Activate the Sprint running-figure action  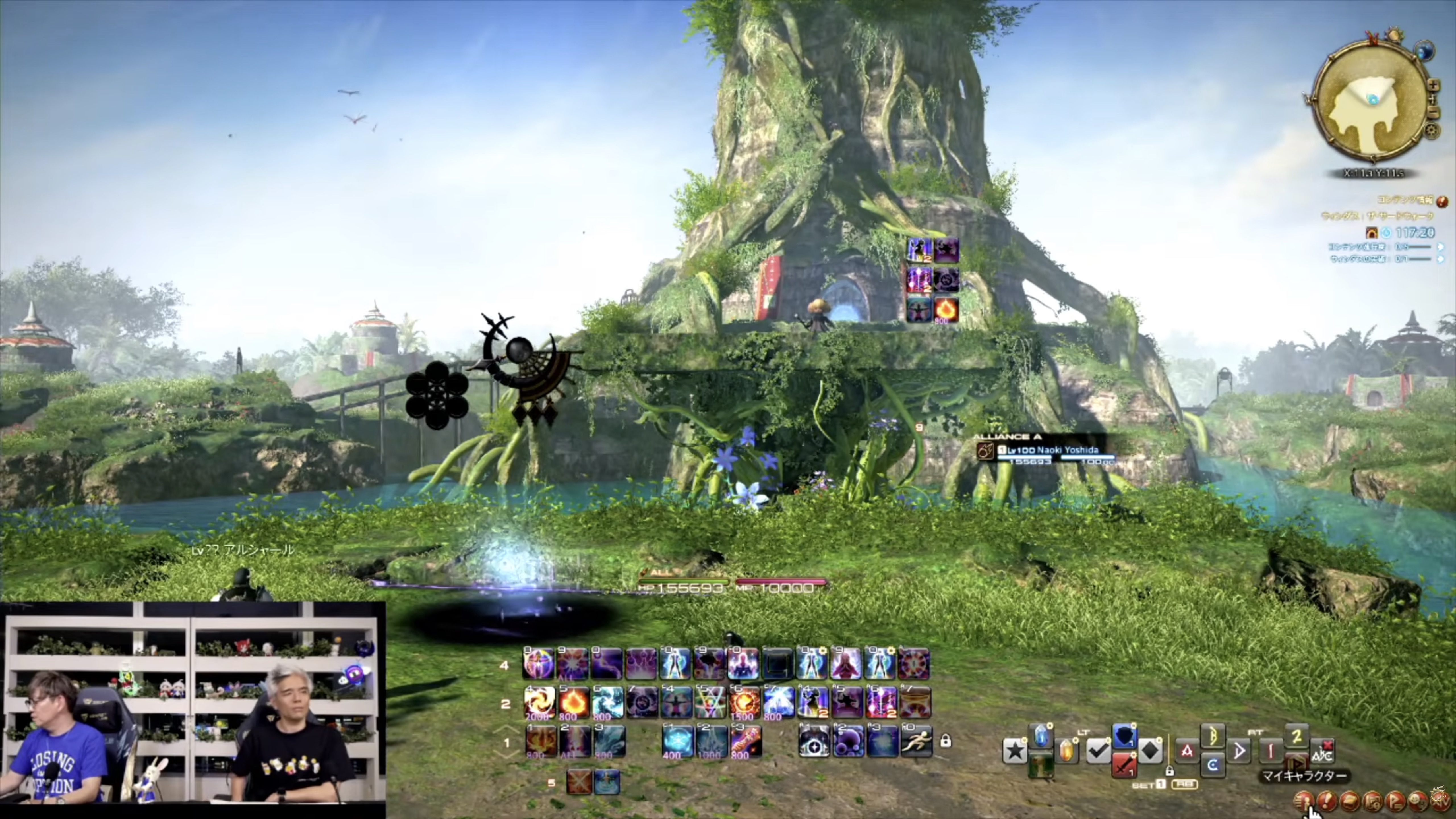[x=916, y=741]
